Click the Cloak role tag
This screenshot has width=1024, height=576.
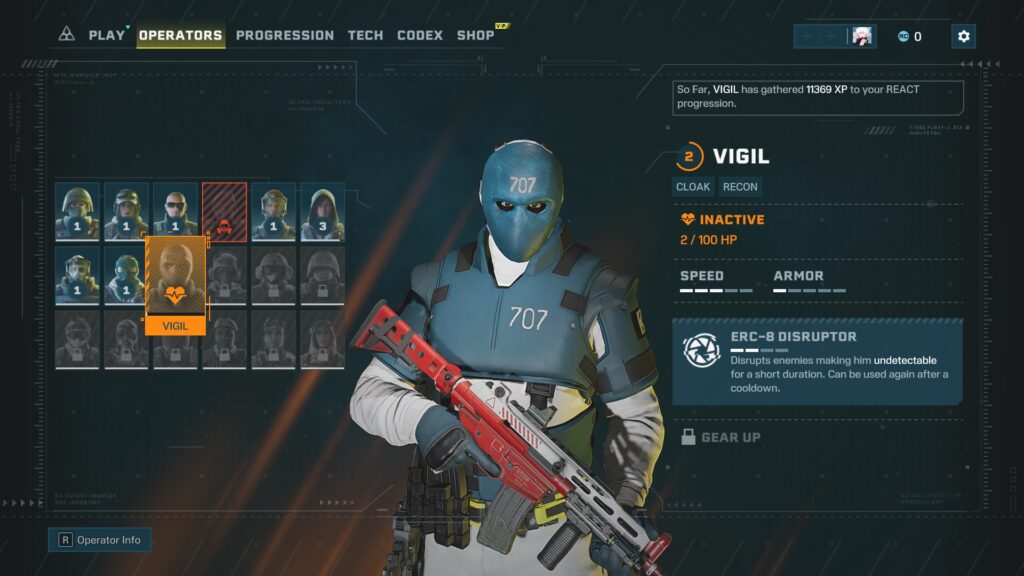[693, 187]
